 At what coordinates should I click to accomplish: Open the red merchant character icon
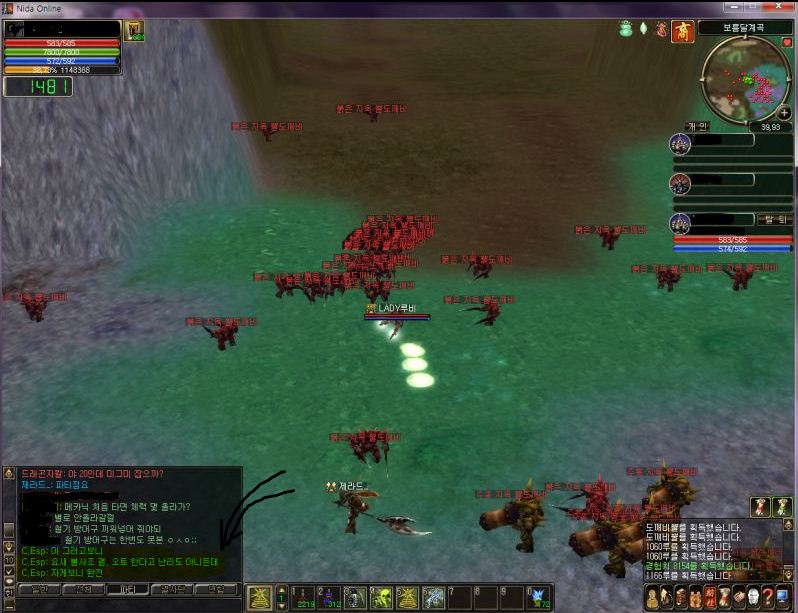point(683,31)
